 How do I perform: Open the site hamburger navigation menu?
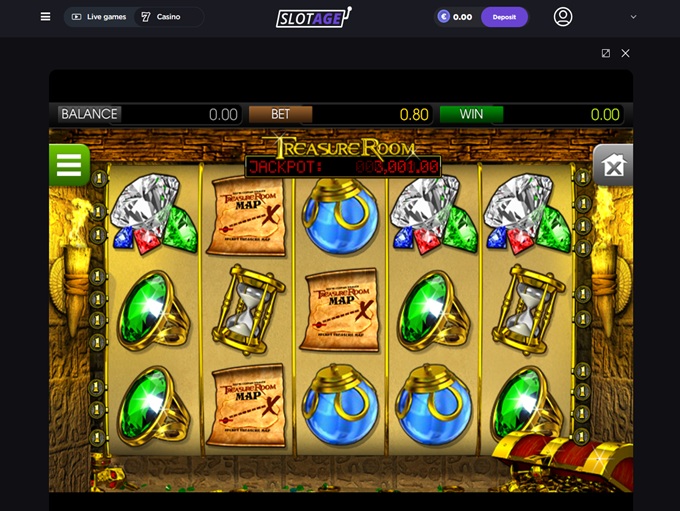click(x=45, y=17)
